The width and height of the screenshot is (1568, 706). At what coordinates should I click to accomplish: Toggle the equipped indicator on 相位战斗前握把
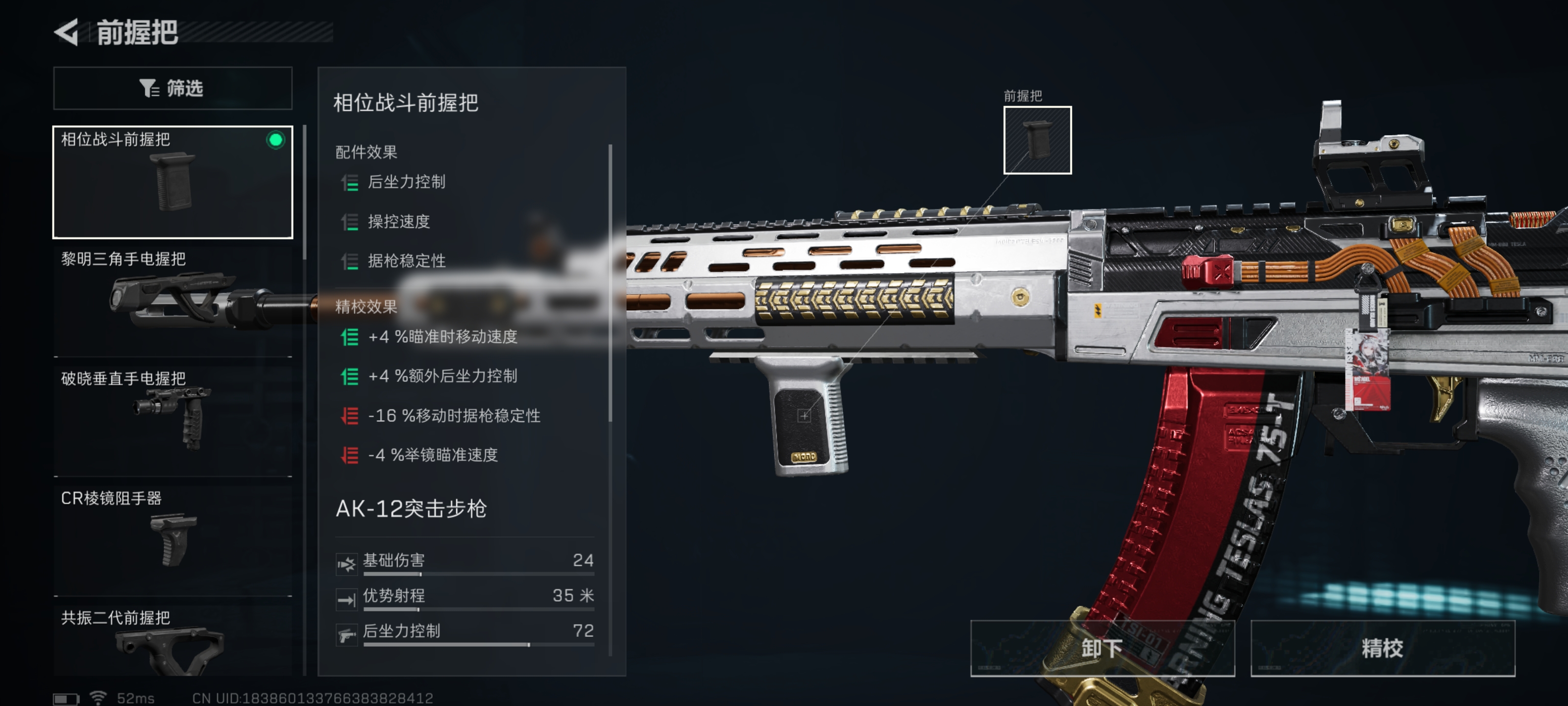[277, 140]
